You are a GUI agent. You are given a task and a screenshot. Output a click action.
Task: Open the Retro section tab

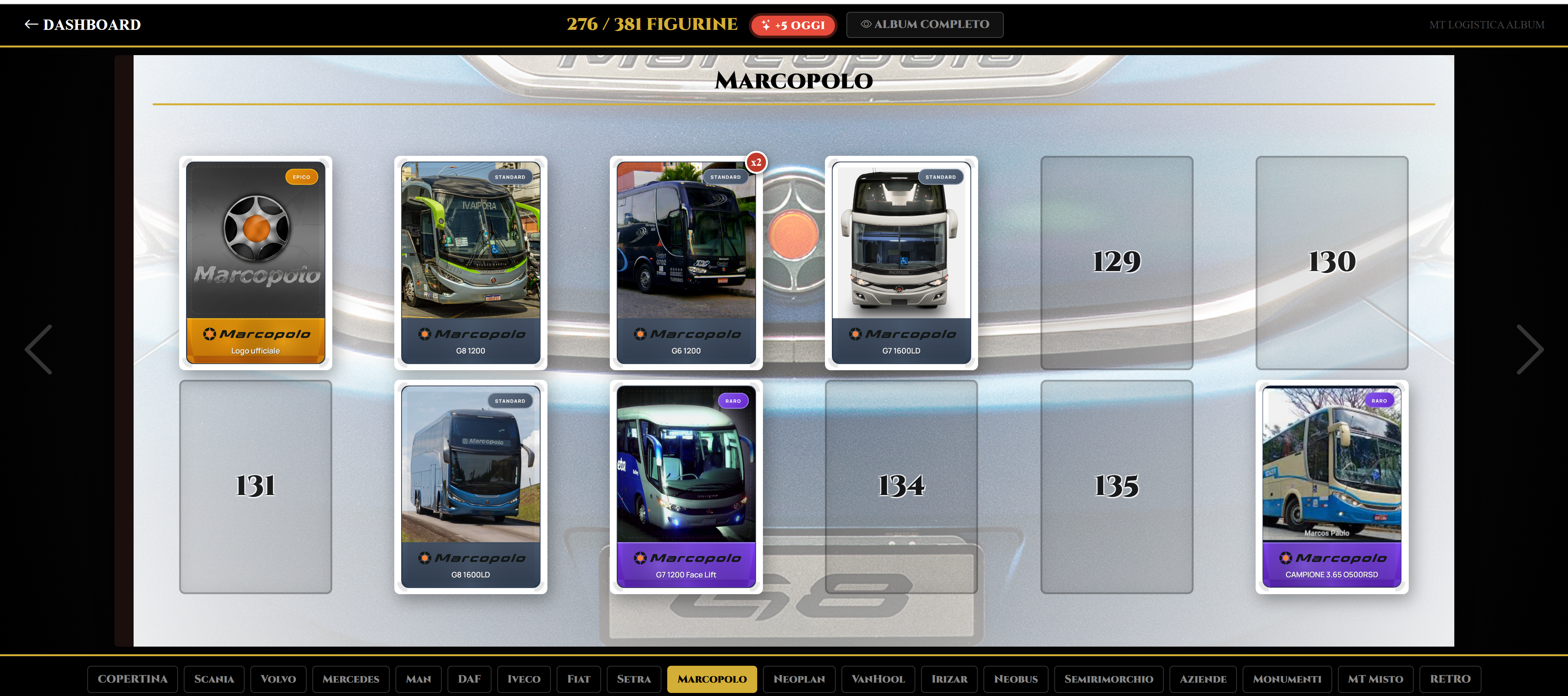pos(1449,679)
